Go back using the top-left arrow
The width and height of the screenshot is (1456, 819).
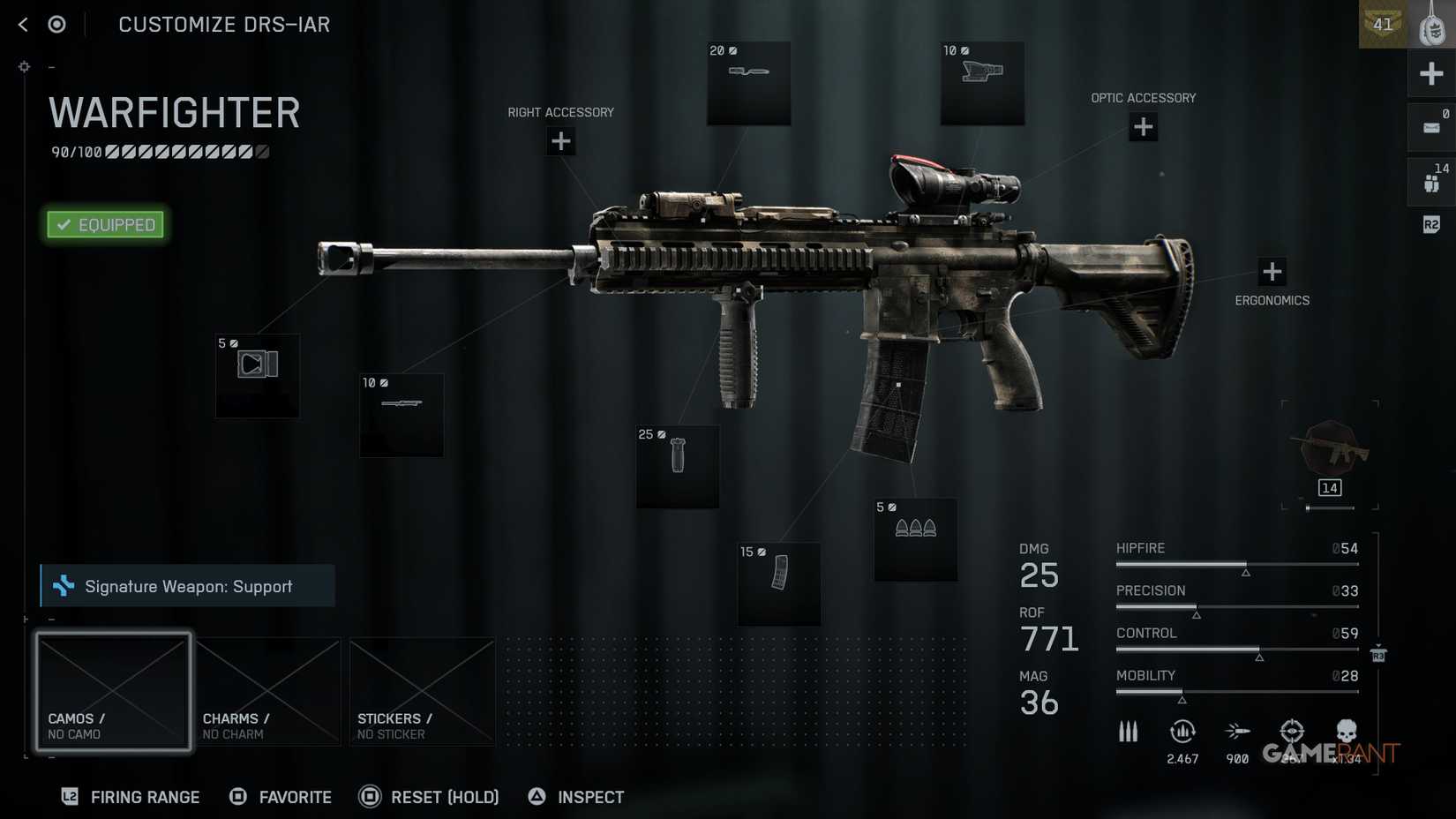(x=23, y=25)
